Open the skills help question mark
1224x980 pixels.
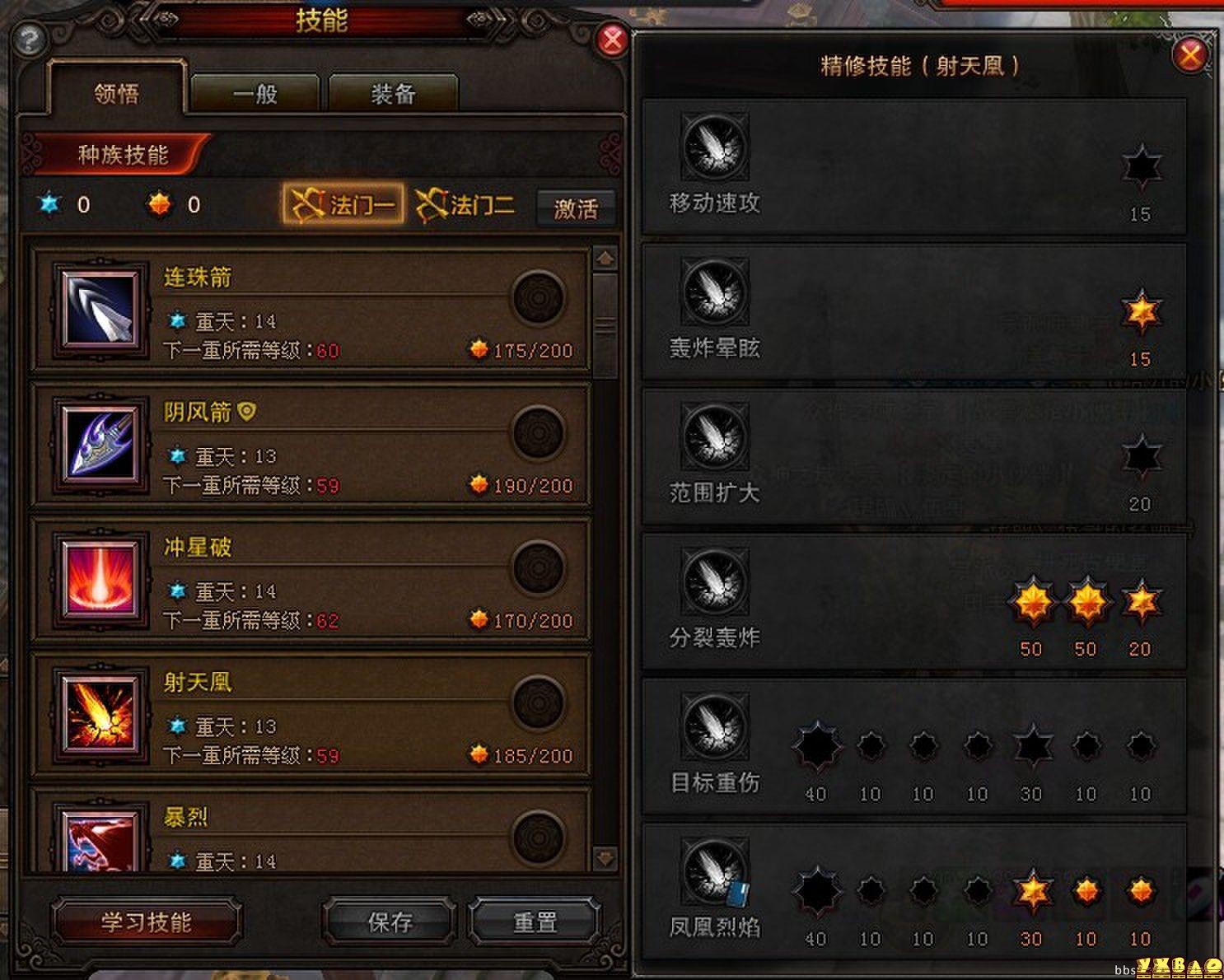(x=30, y=40)
